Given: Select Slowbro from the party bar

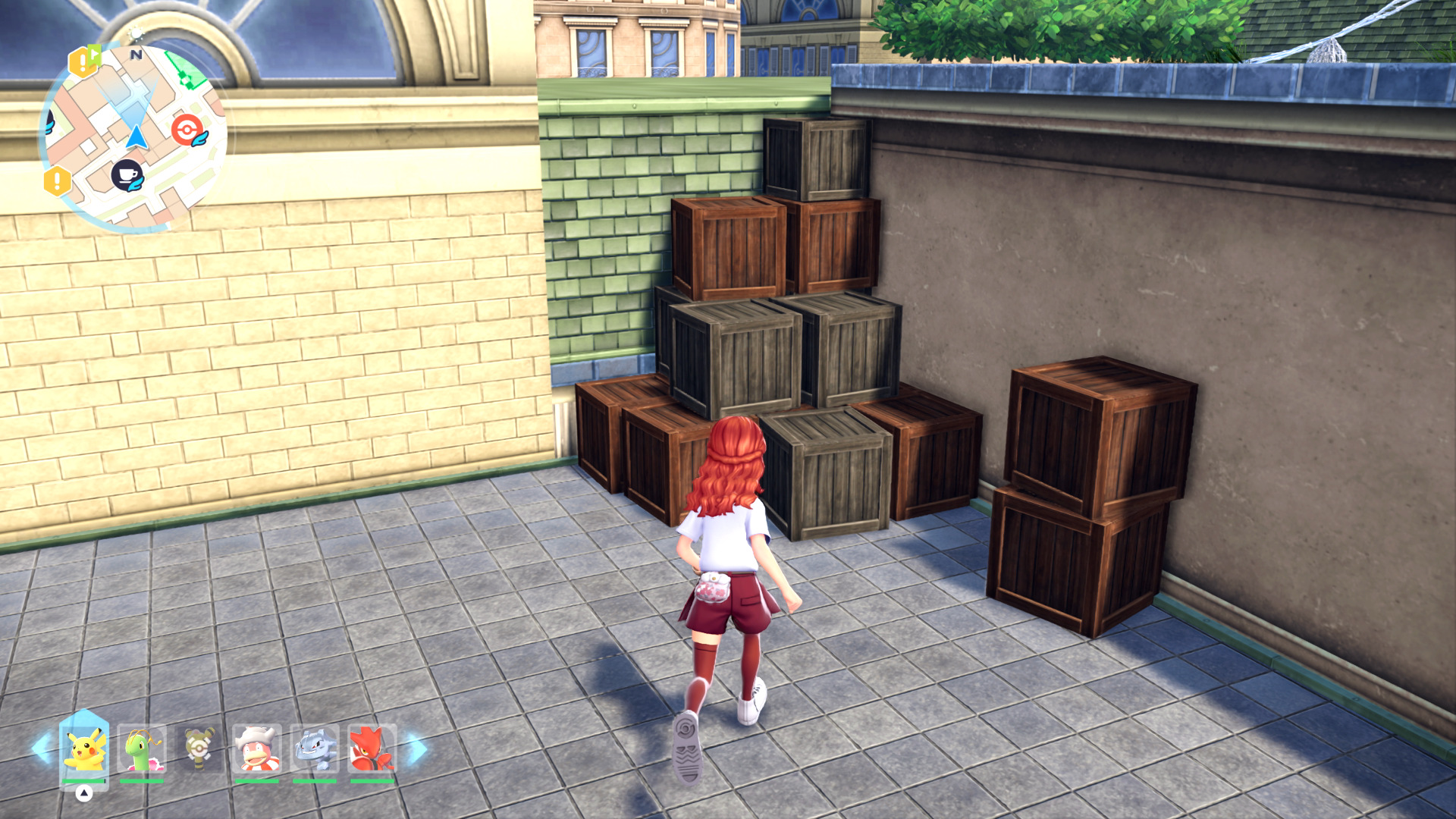Looking at the screenshot, I should click(257, 748).
